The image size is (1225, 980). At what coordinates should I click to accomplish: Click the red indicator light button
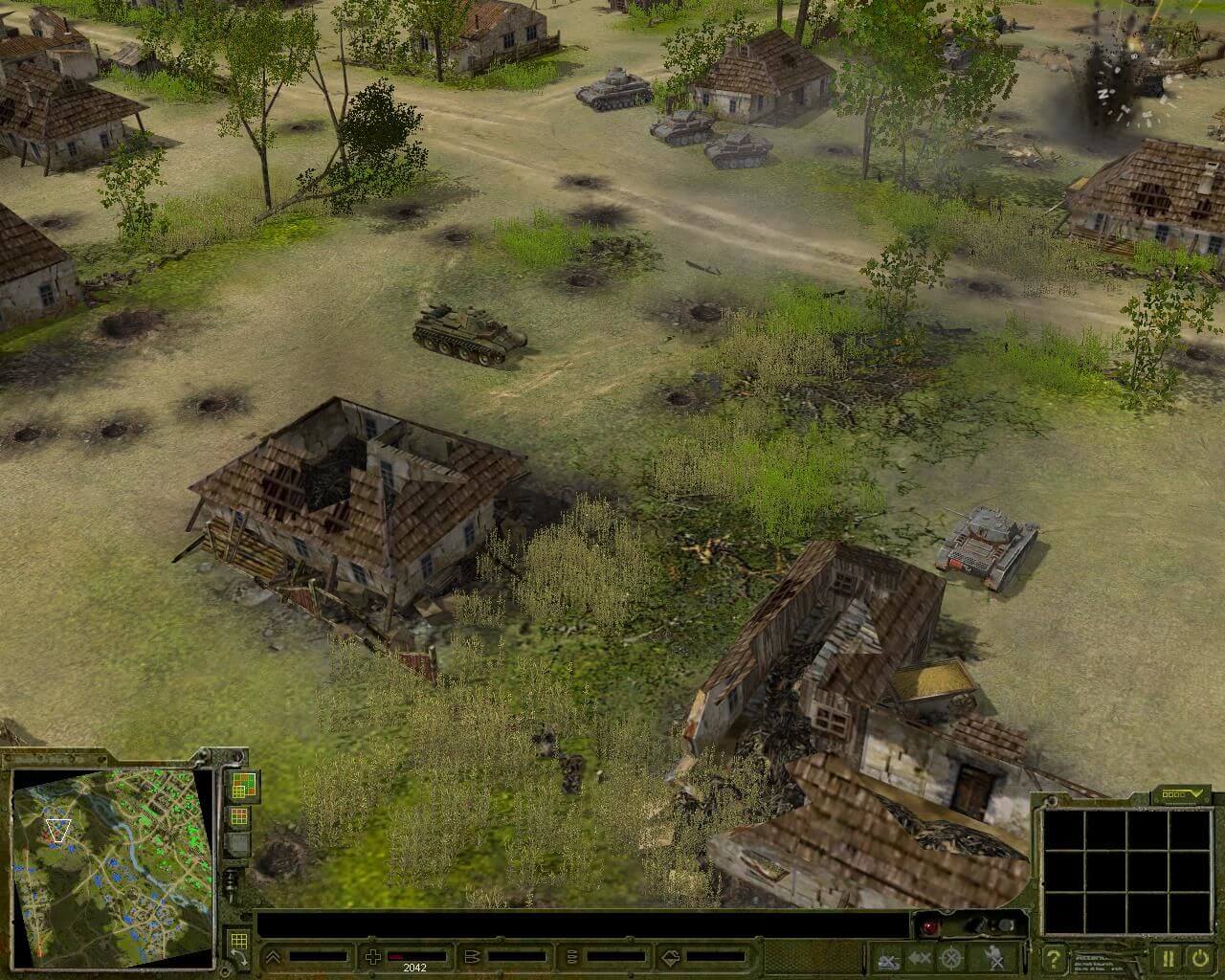926,925
